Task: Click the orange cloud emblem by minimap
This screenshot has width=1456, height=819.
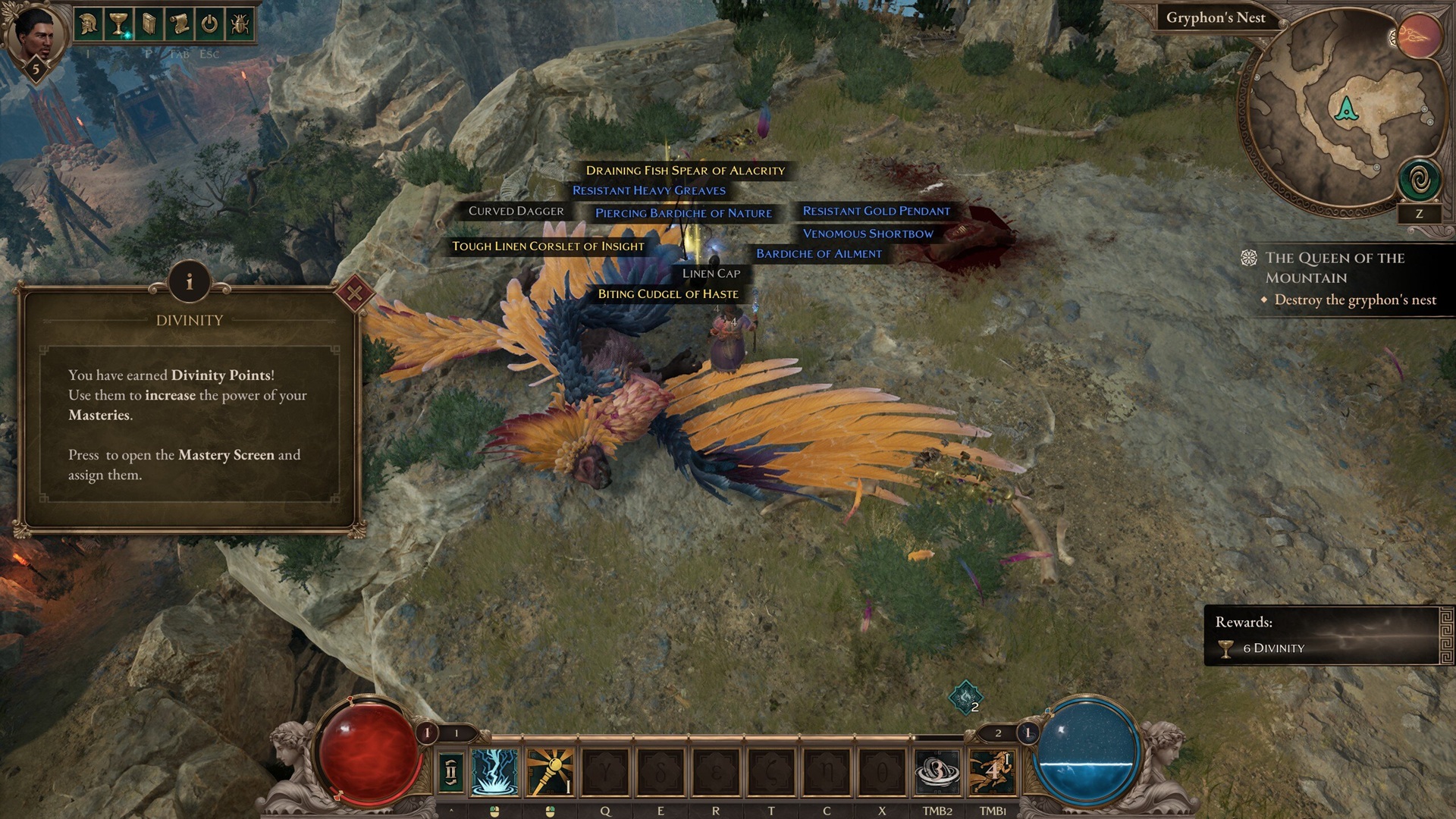Action: click(1419, 36)
